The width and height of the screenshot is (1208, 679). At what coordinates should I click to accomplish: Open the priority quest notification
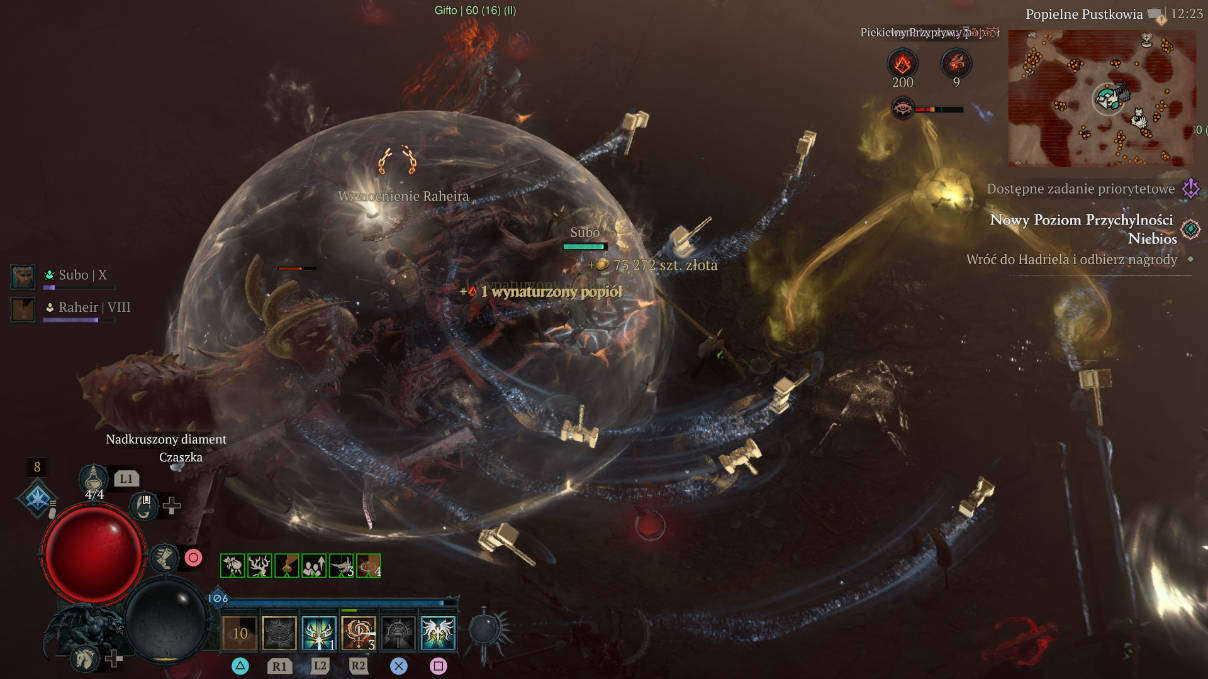pos(1190,189)
